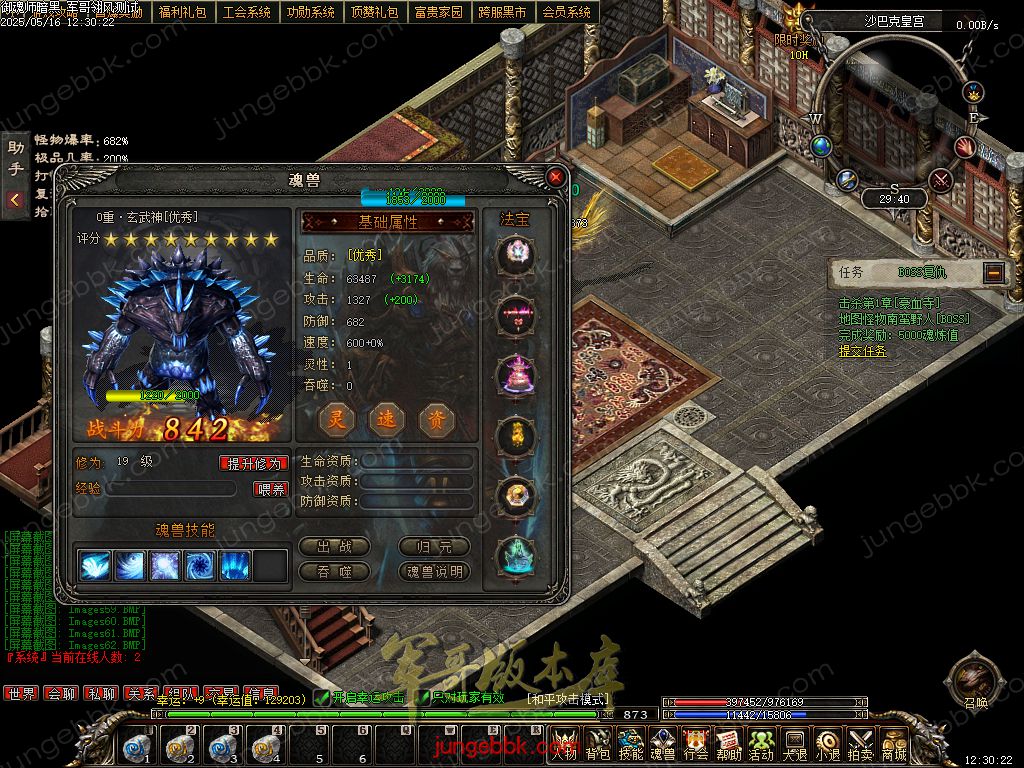Select the 灵 hexagon button
The image size is (1024, 768).
click(337, 420)
